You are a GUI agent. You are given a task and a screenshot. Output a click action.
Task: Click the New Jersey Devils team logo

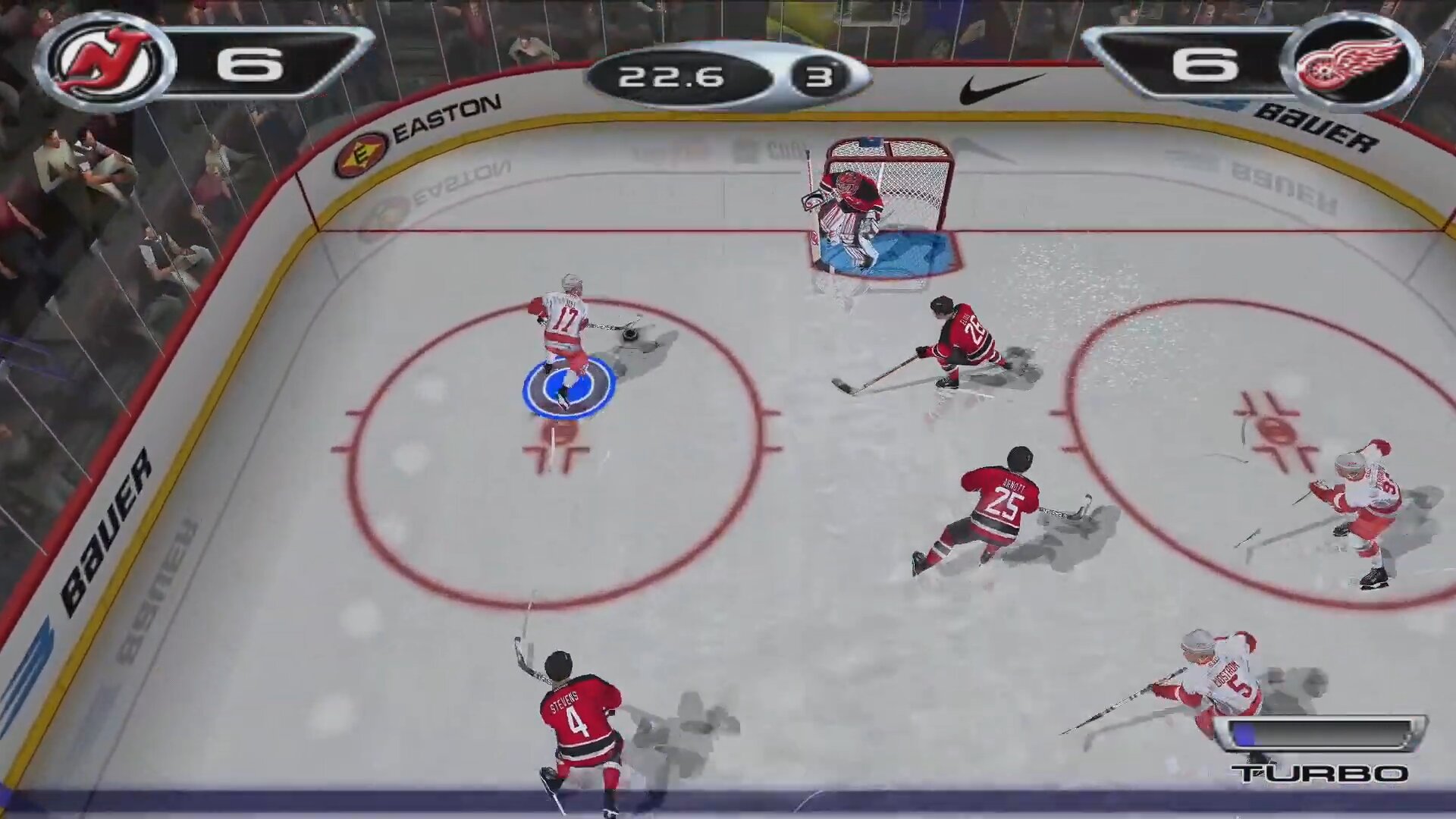pyautogui.click(x=105, y=62)
